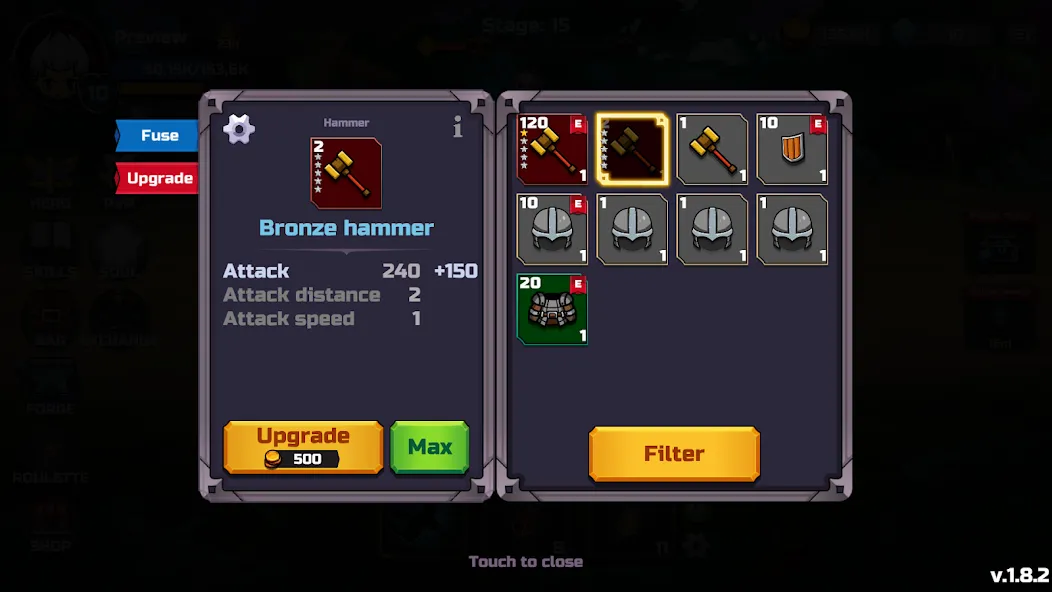Image resolution: width=1052 pixels, height=592 pixels.
Task: Open the Filter options
Action: pos(674,454)
